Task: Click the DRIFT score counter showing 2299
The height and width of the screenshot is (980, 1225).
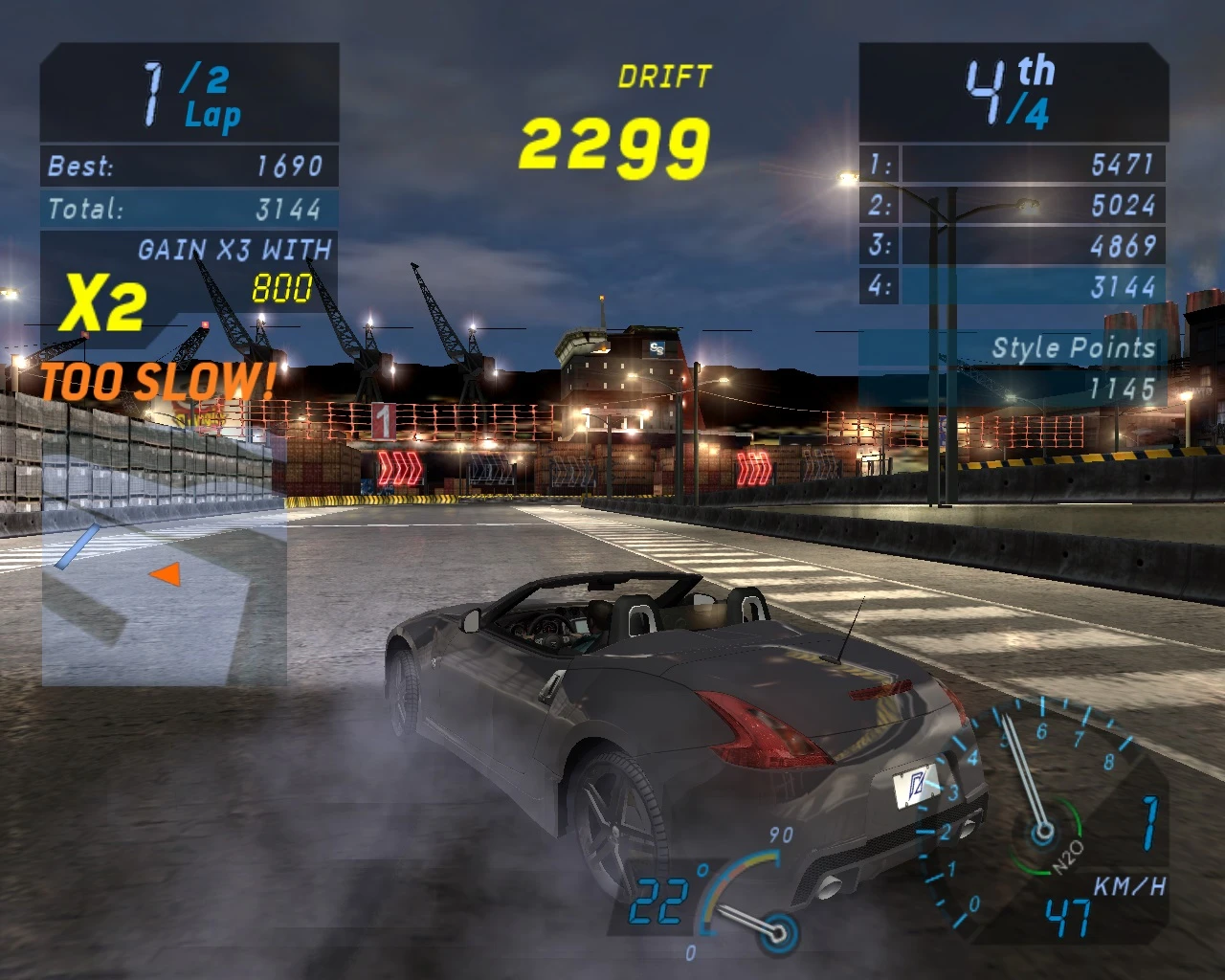Action: point(613,144)
